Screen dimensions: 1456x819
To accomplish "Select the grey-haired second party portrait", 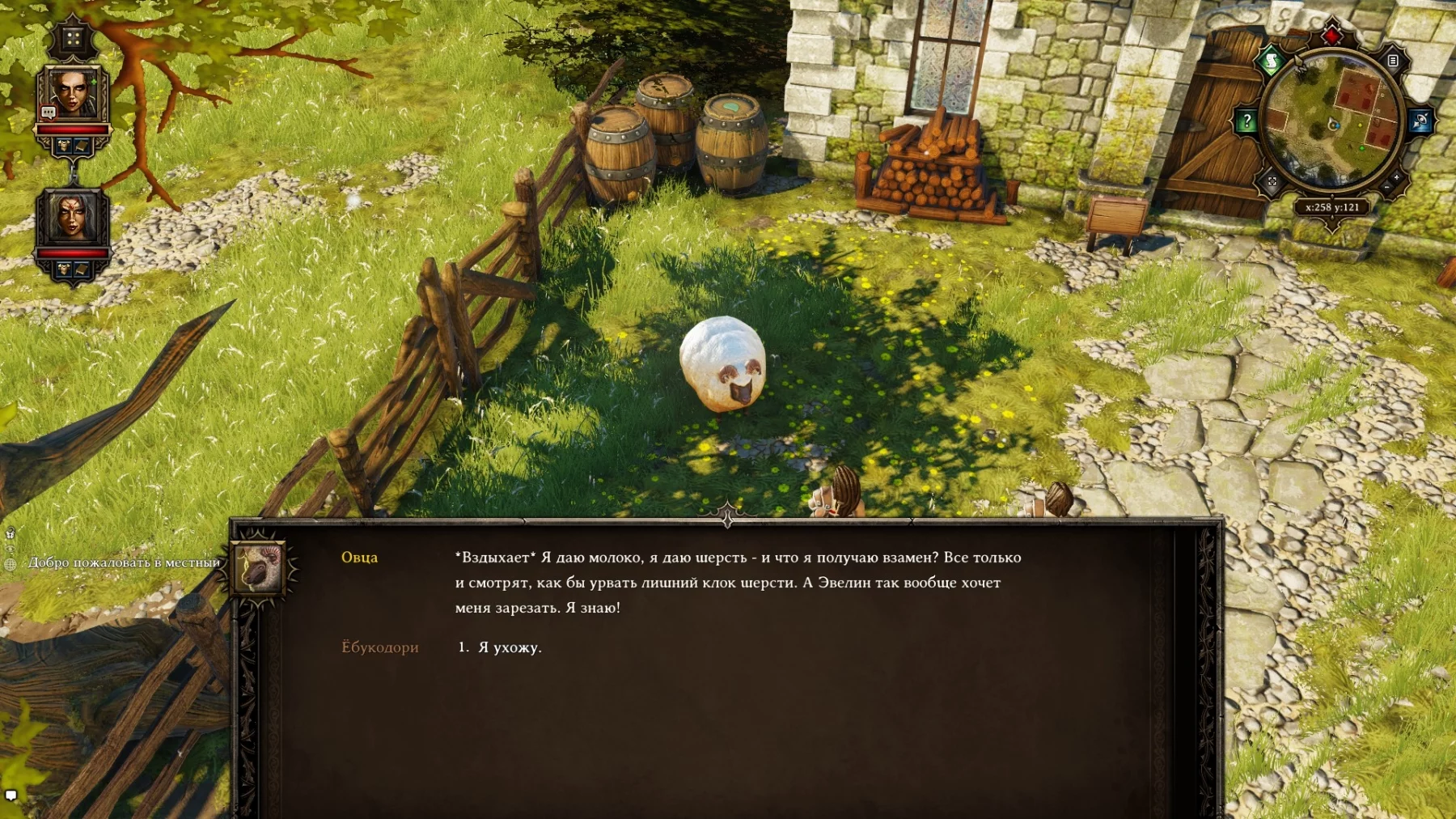I will pyautogui.click(x=73, y=218).
